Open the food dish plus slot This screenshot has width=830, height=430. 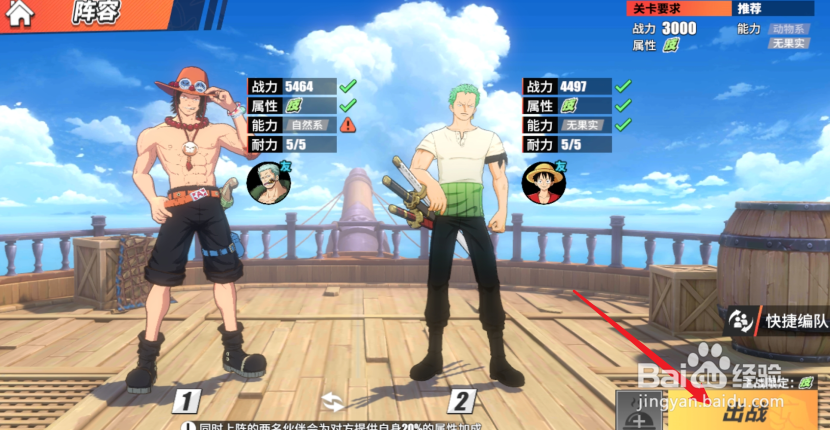point(640,412)
